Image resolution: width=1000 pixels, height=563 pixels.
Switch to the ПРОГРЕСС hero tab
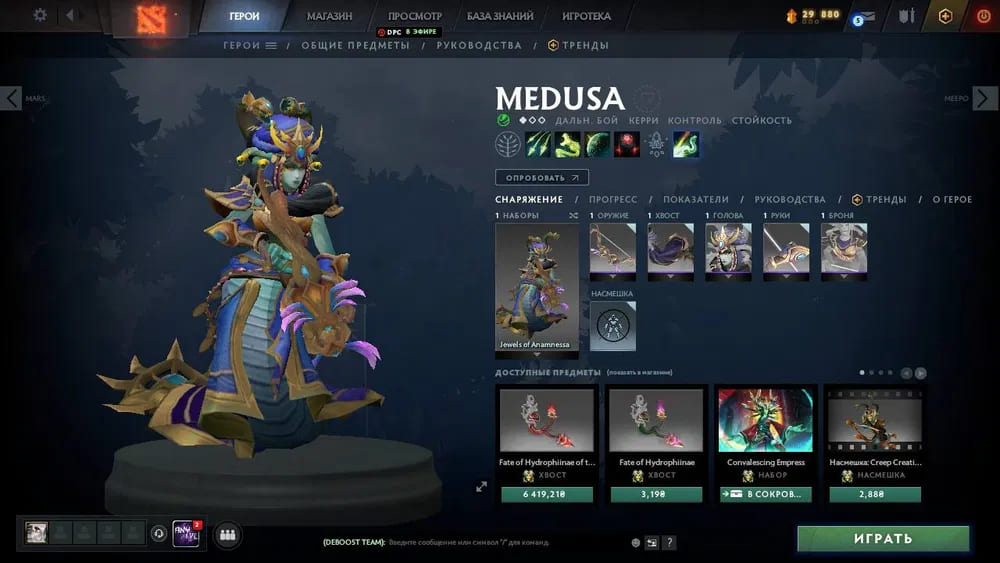tap(613, 199)
